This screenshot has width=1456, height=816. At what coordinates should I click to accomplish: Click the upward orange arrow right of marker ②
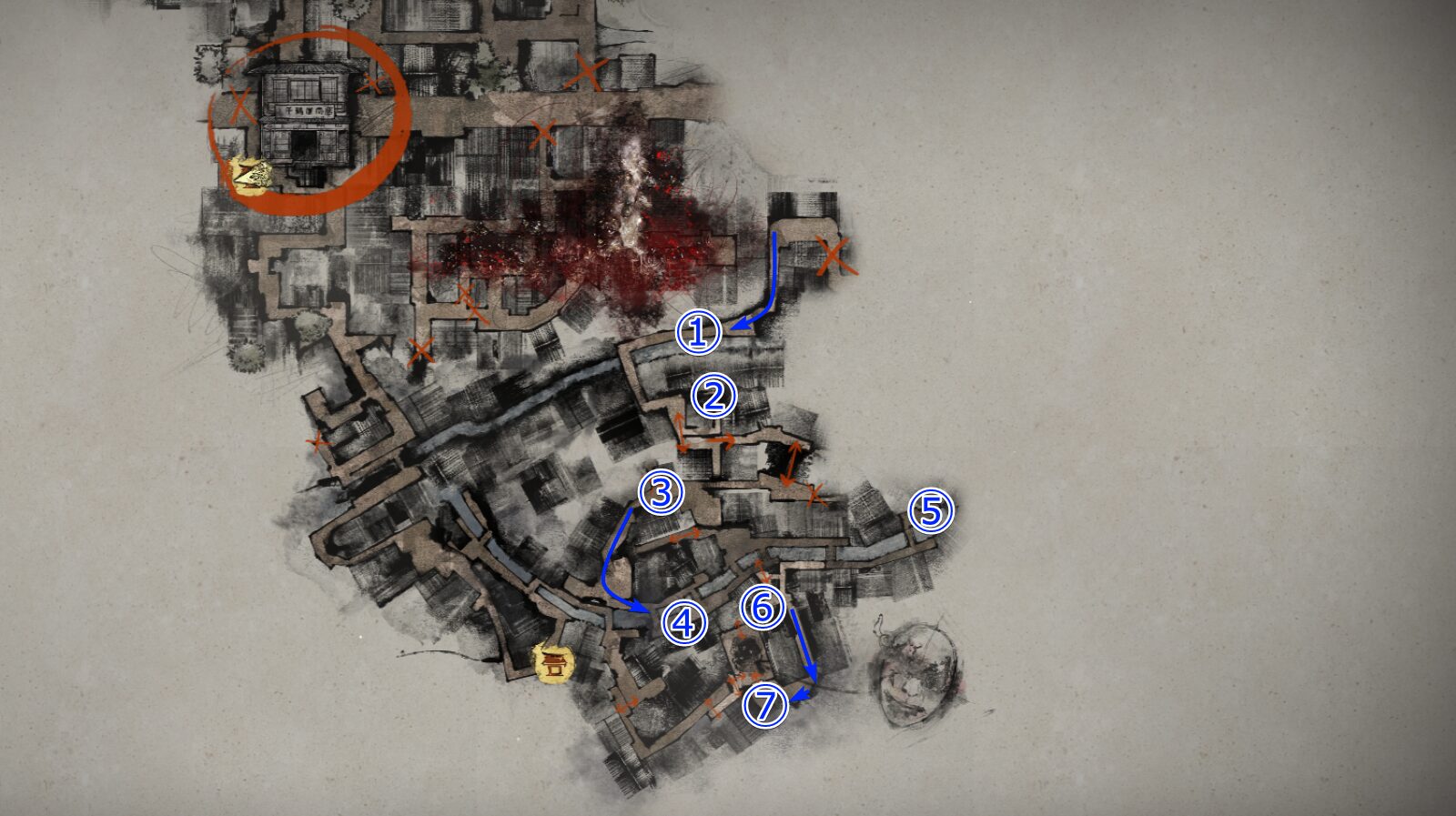pos(790,461)
